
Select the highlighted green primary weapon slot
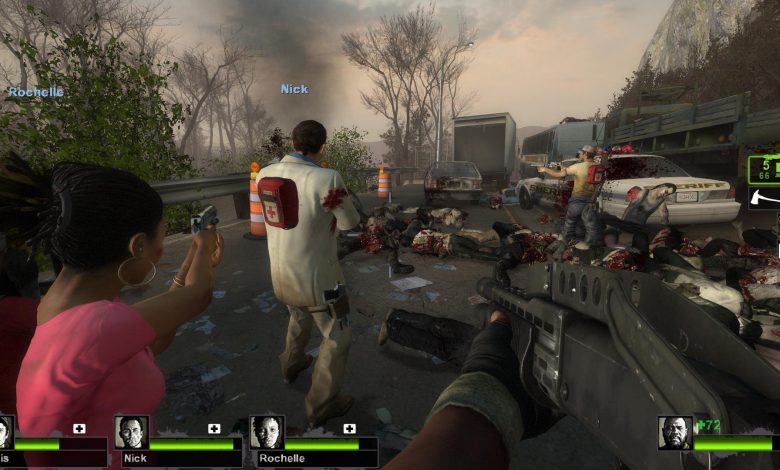click(x=764, y=168)
